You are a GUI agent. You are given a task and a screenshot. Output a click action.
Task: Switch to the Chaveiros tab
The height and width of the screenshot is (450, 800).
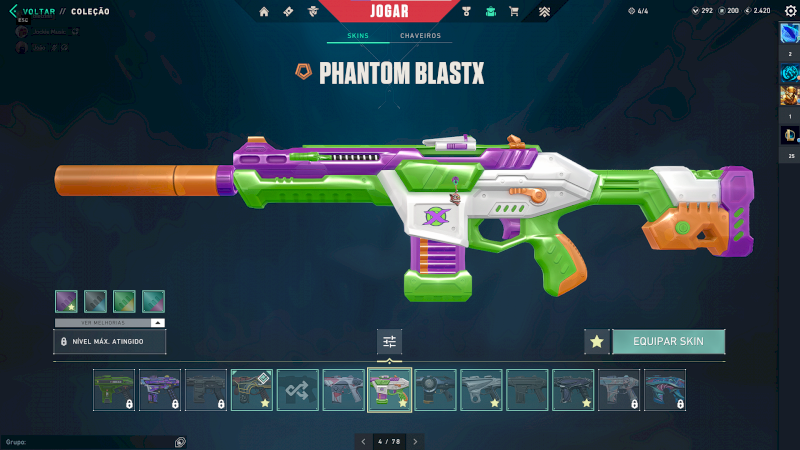pos(420,36)
